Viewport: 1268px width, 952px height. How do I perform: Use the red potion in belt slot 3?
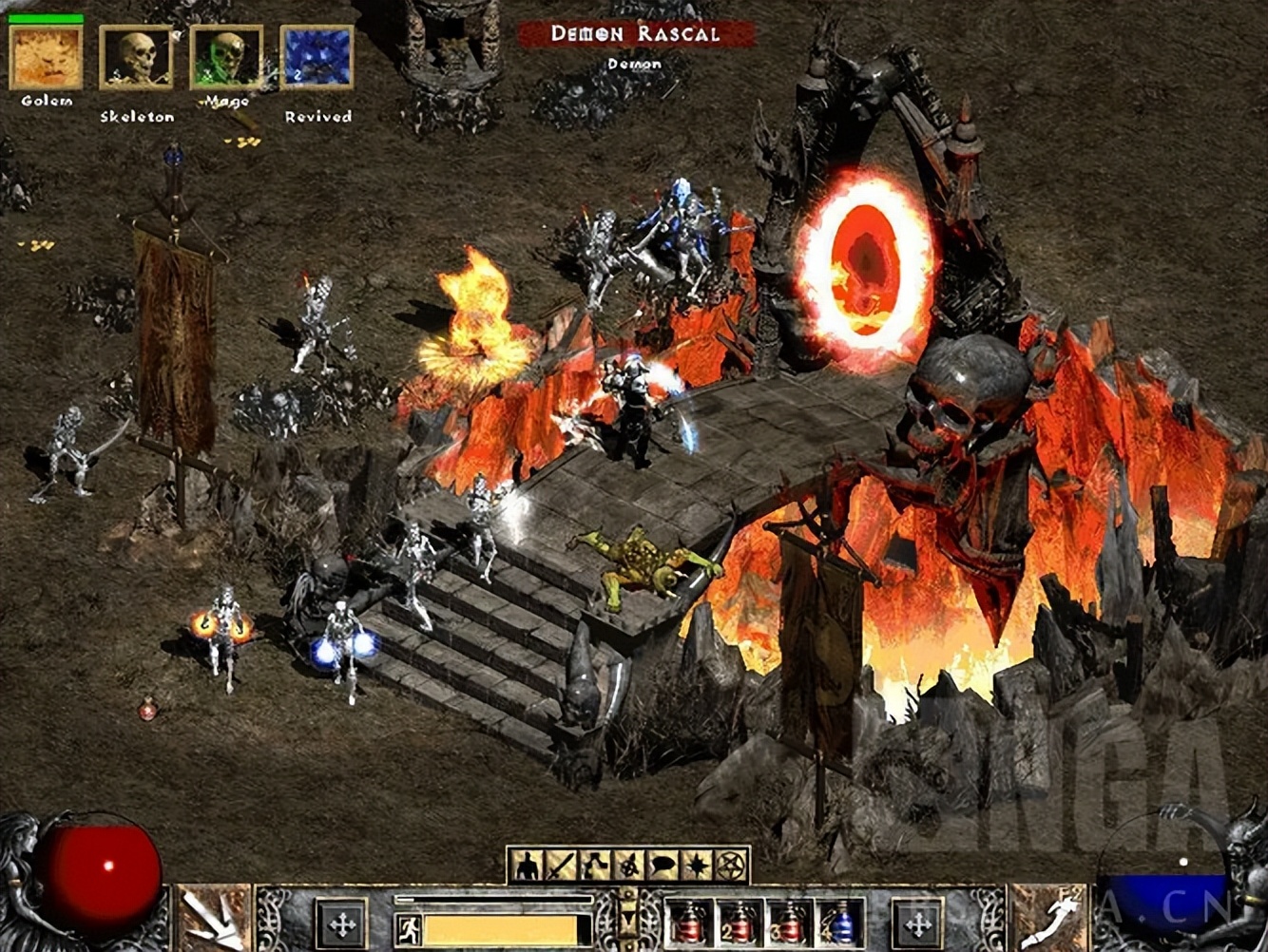(x=790, y=923)
